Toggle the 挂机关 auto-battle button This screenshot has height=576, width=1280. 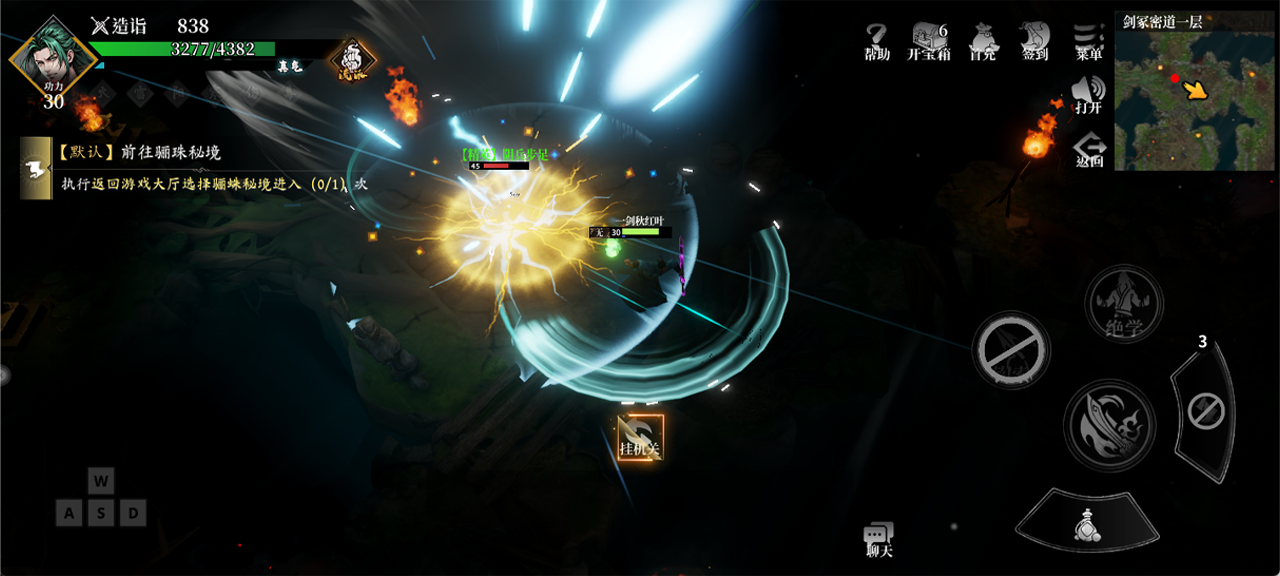(x=640, y=438)
